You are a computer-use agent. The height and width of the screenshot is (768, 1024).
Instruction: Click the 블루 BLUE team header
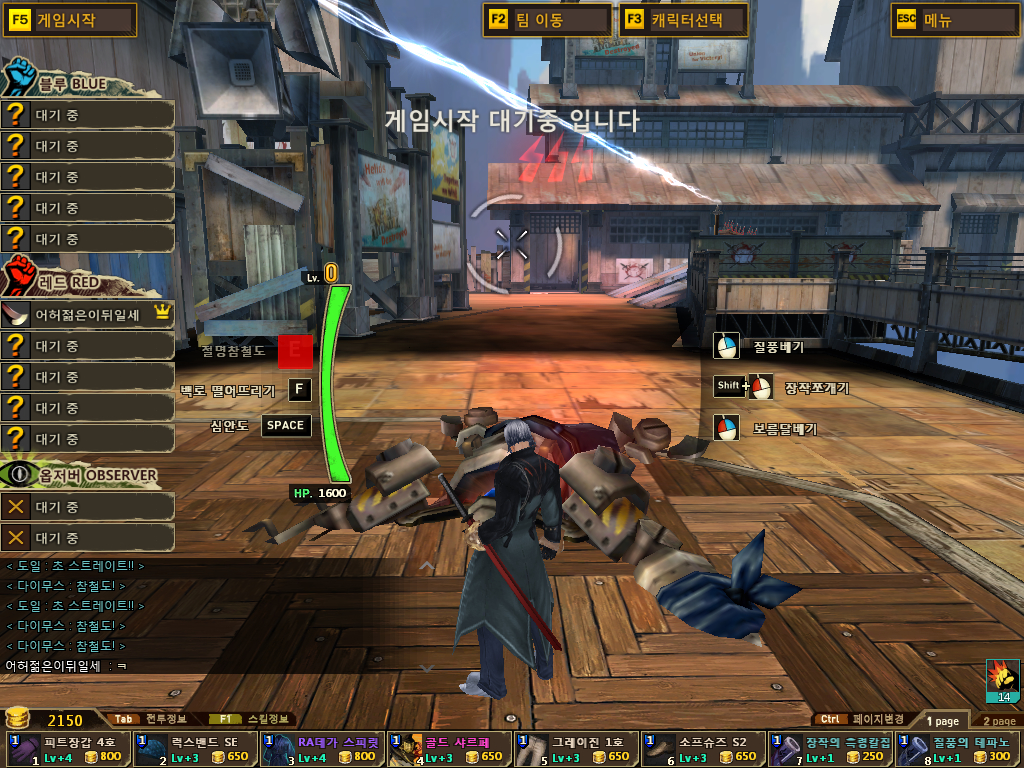pos(68,84)
